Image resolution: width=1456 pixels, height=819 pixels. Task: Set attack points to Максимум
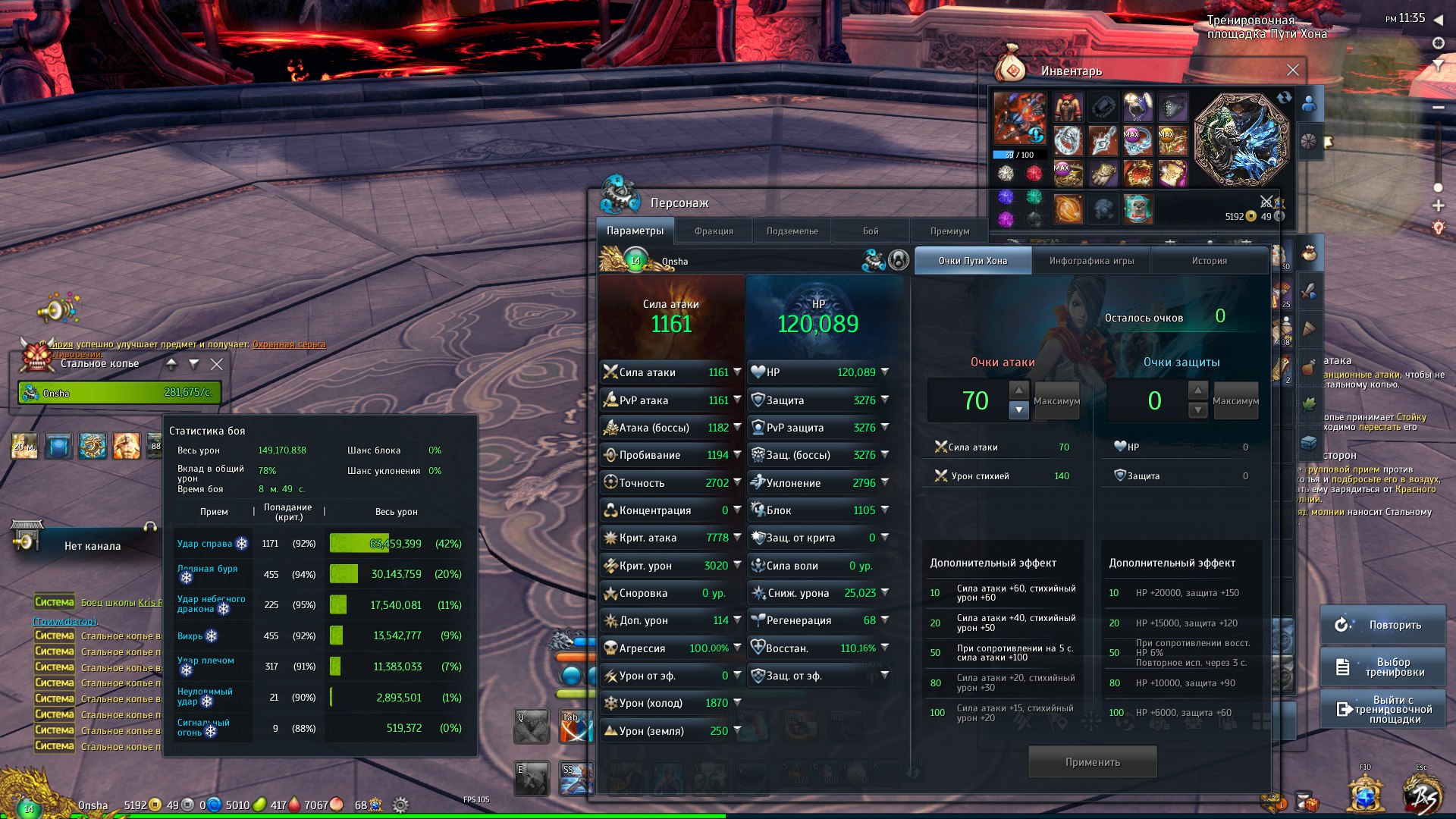coord(1056,401)
